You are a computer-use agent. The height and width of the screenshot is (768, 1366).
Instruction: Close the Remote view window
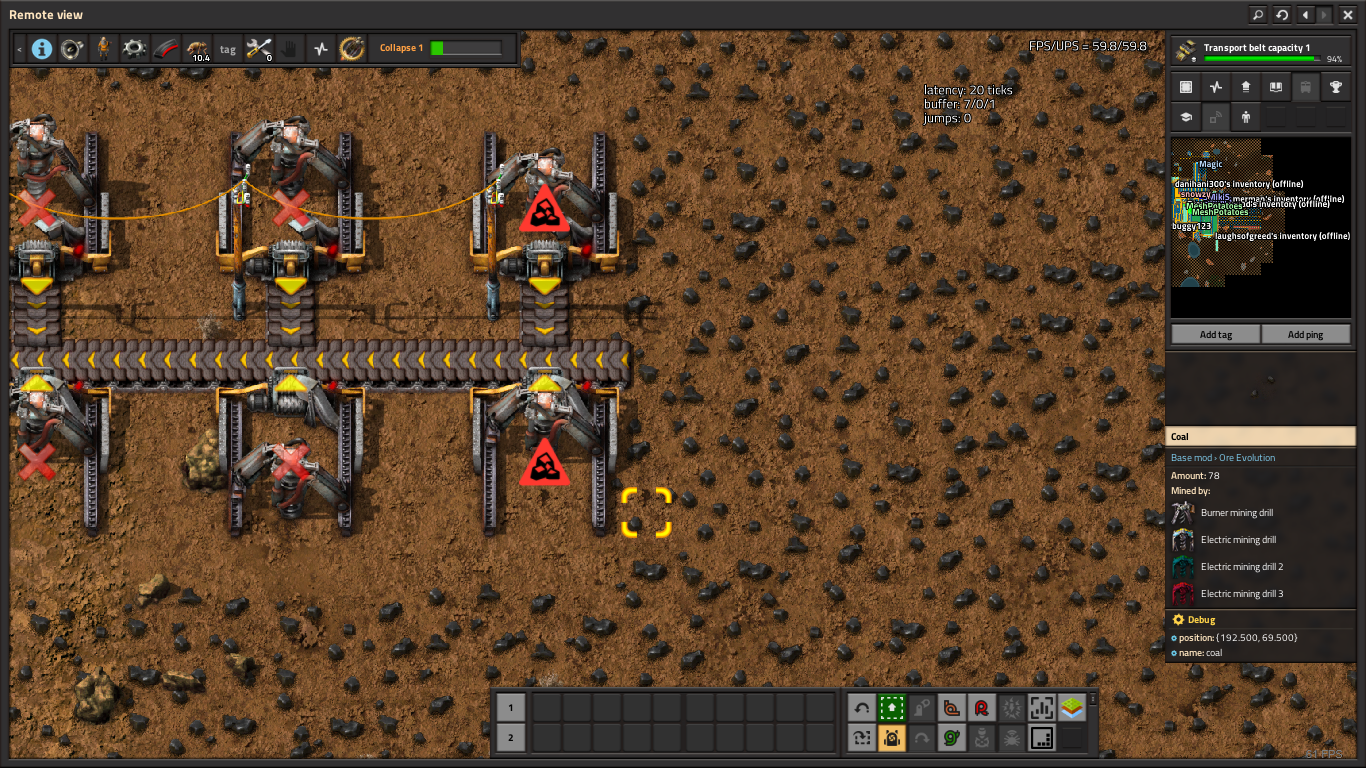1348,15
